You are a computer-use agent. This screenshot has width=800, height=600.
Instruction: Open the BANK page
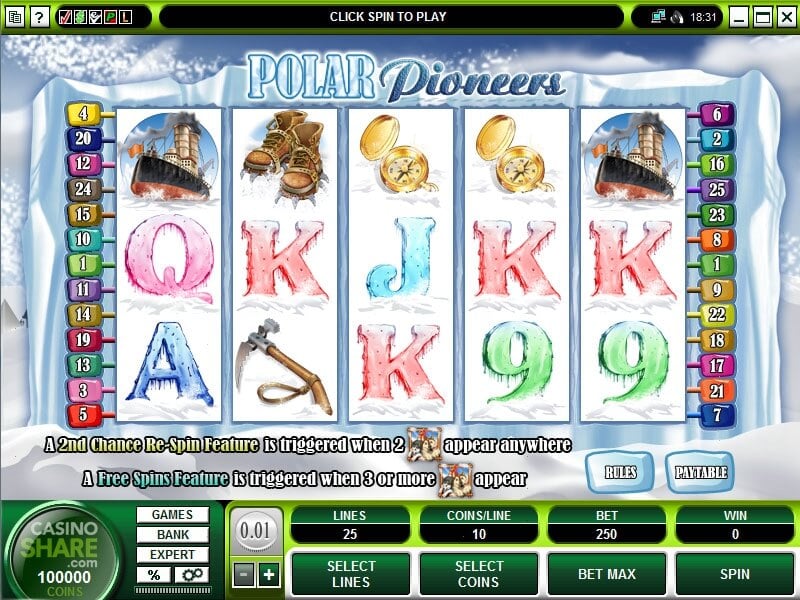click(x=172, y=535)
